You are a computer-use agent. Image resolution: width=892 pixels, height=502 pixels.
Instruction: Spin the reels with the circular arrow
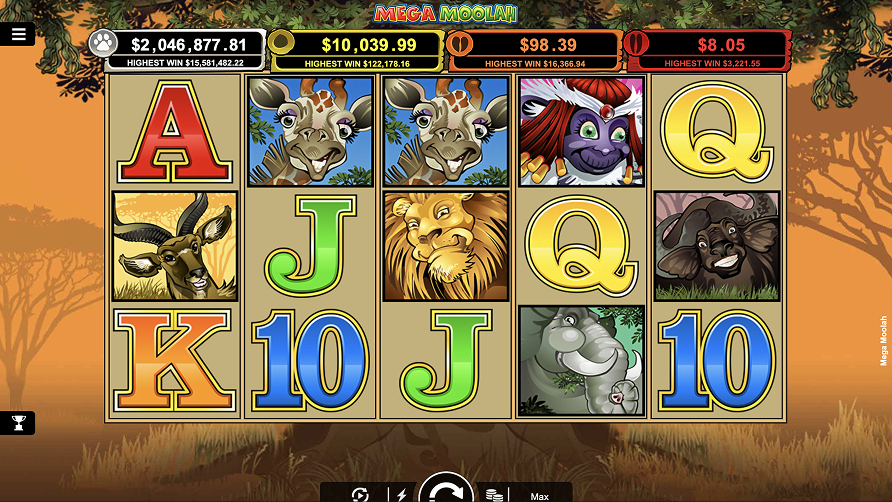pyautogui.click(x=446, y=491)
